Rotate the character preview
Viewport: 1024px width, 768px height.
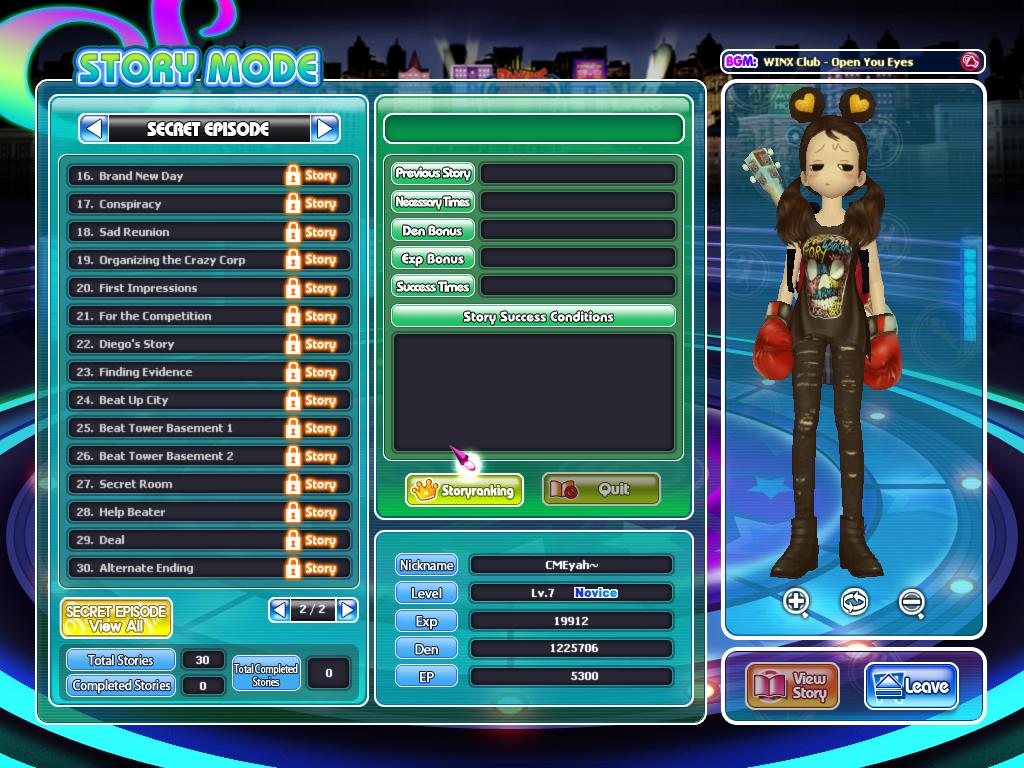(854, 602)
